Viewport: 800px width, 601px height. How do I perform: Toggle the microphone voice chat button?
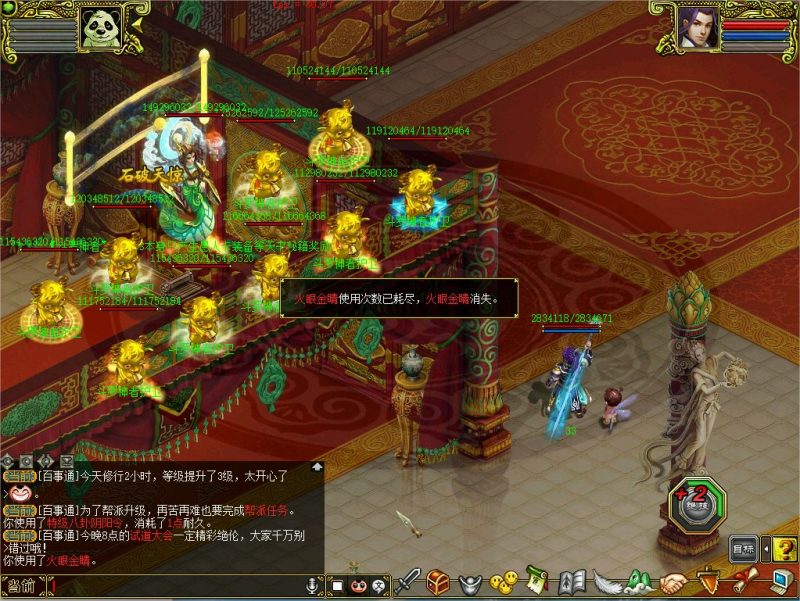click(x=314, y=584)
